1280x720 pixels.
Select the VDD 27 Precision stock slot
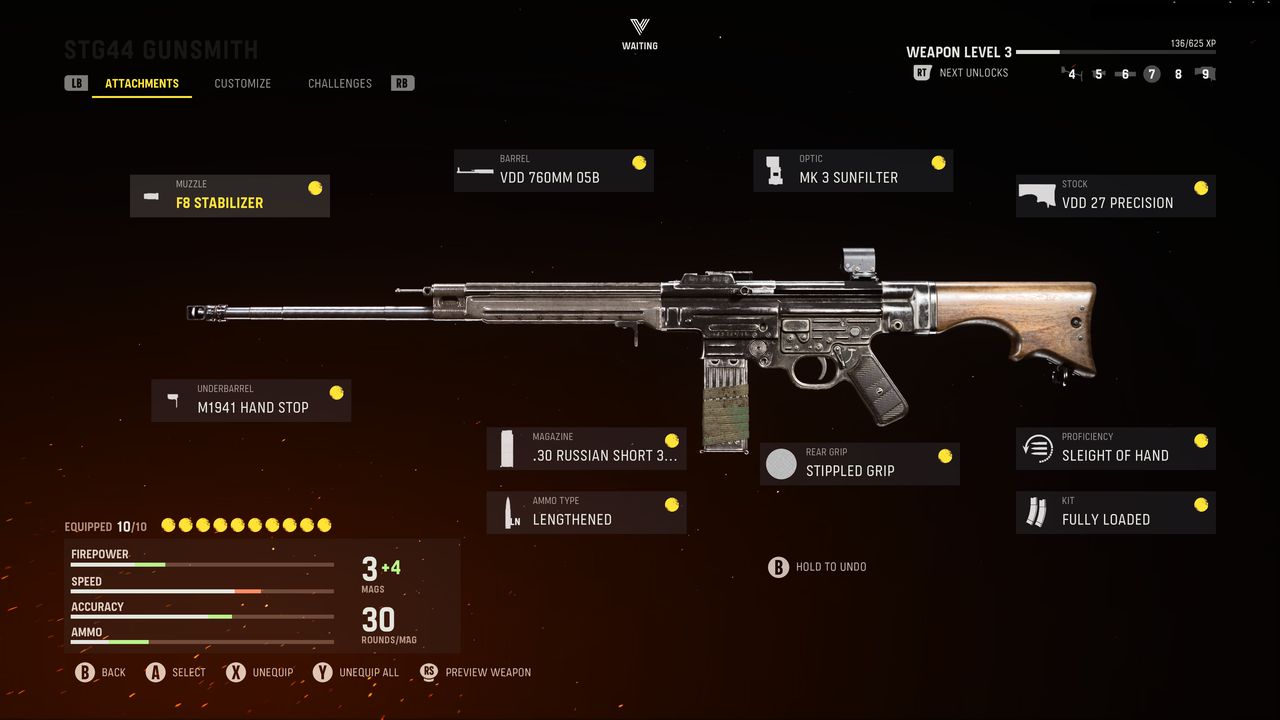(x=1116, y=196)
